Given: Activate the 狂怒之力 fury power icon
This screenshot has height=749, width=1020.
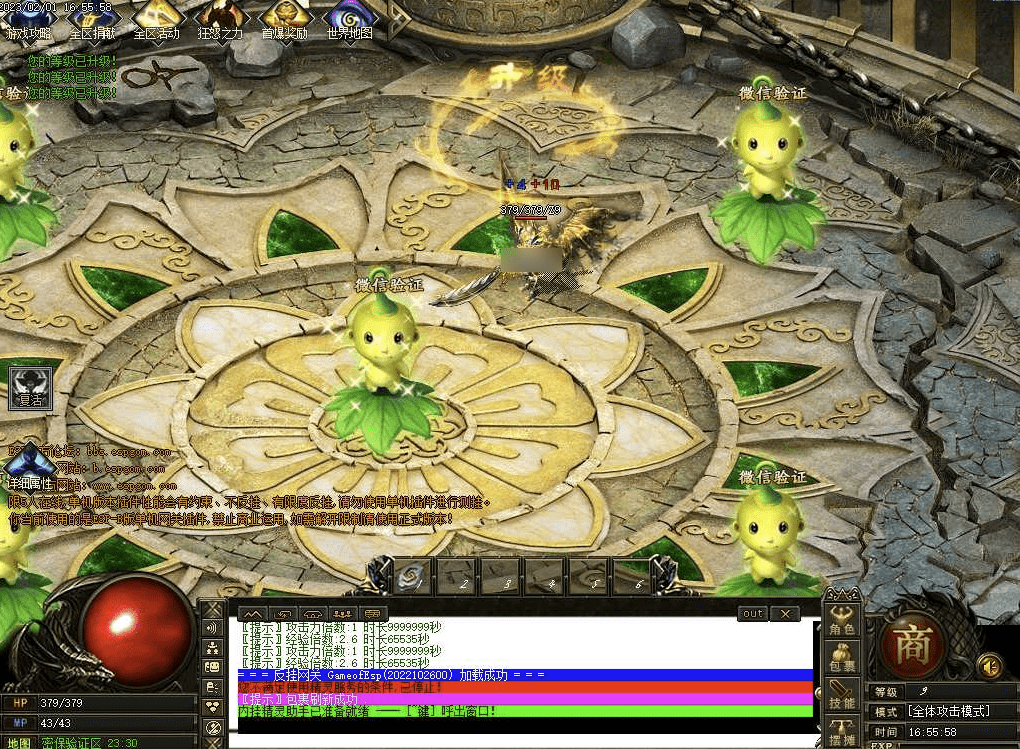Looking at the screenshot, I should 220,18.
